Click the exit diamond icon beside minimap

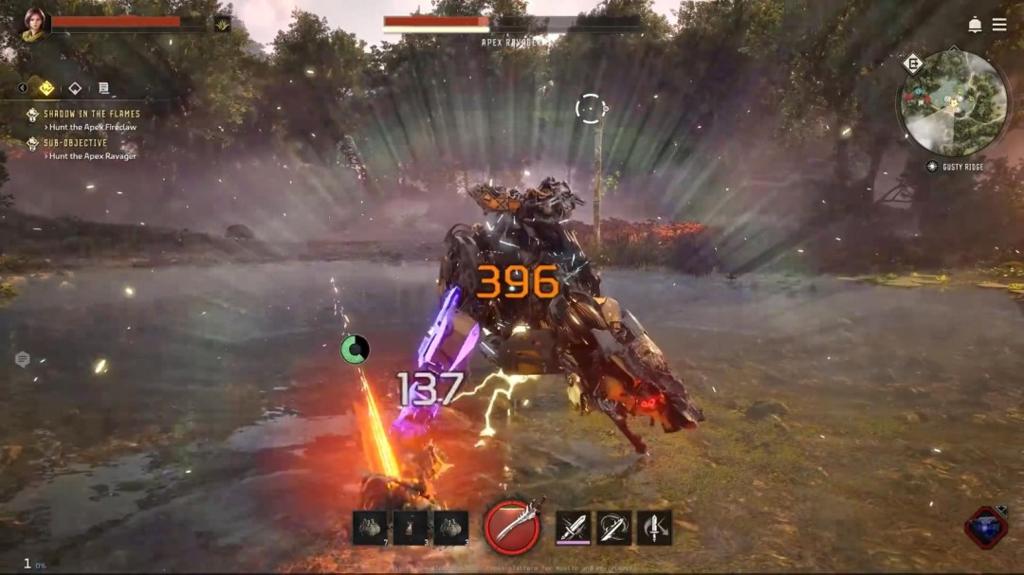(x=912, y=64)
